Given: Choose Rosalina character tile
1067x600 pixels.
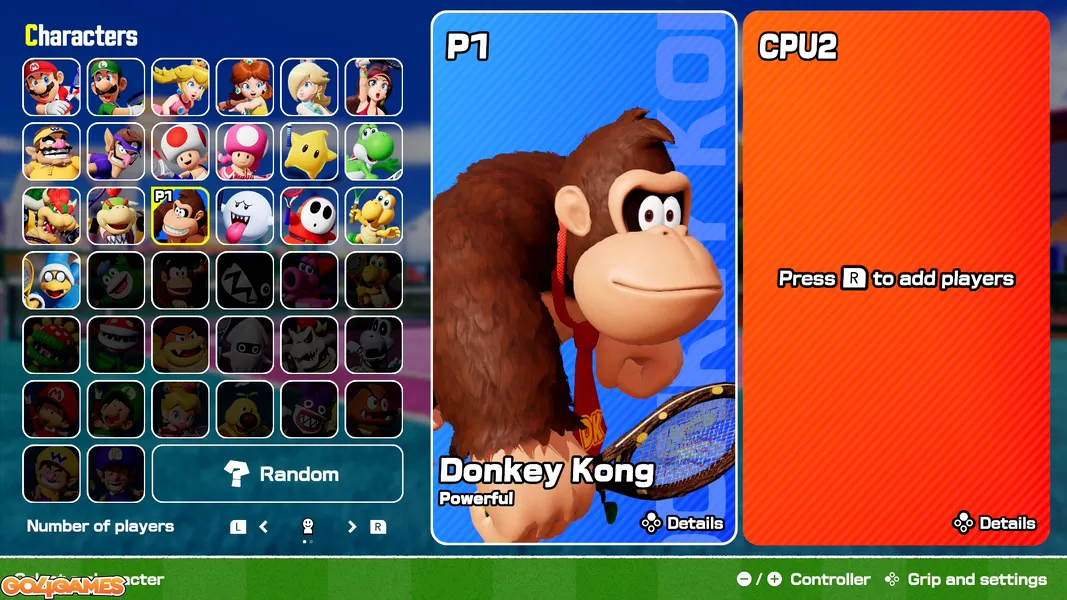Looking at the screenshot, I should point(309,87).
